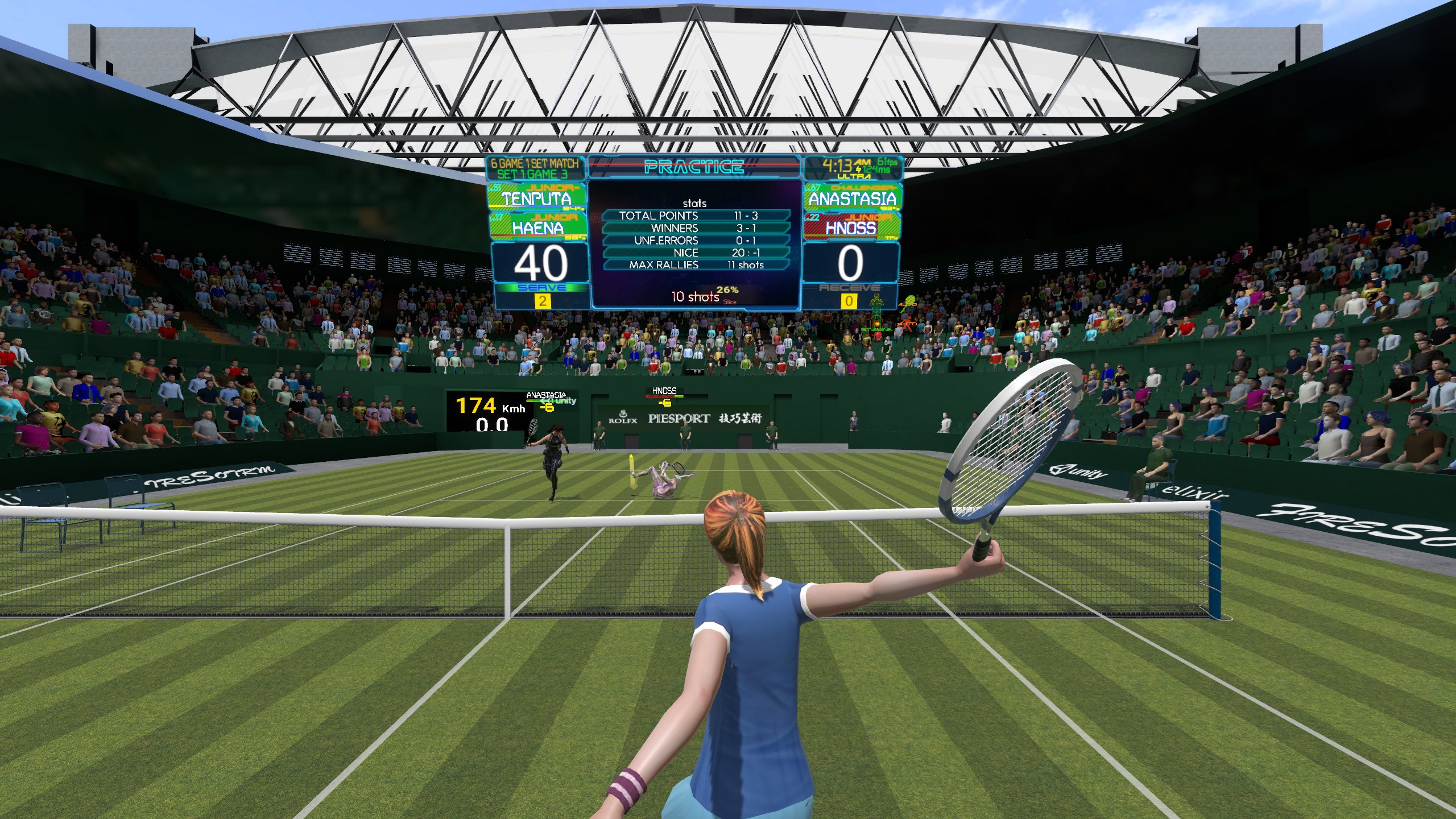Choose the ANASTASIA player name plate

[851, 198]
